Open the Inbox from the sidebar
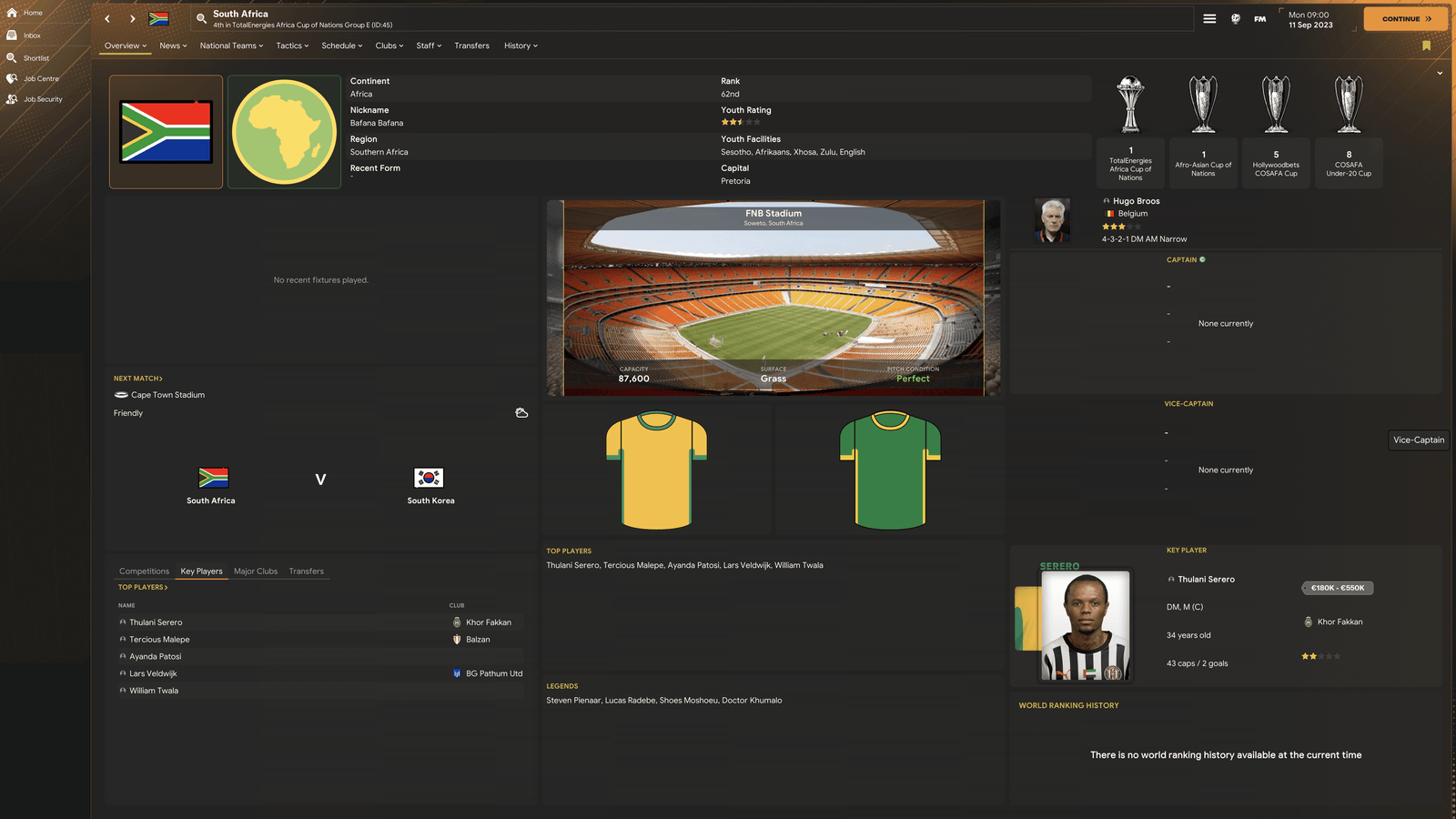The image size is (1456, 819). (x=32, y=35)
